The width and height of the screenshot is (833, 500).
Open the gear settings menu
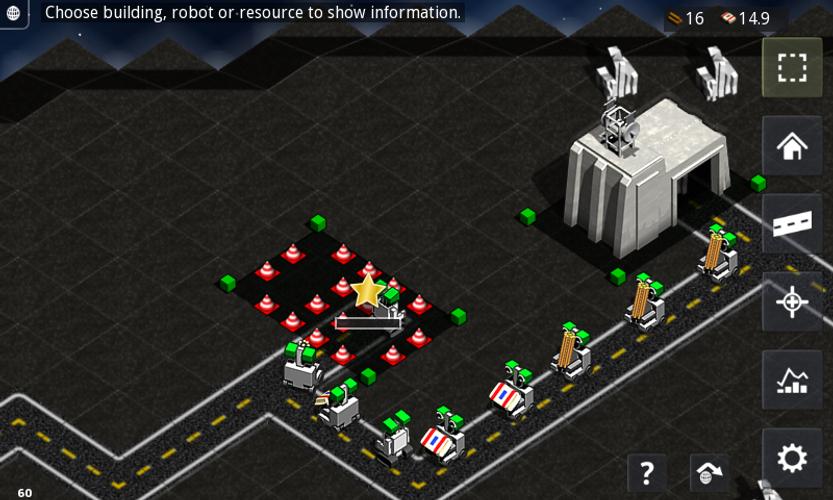pyautogui.click(x=792, y=458)
